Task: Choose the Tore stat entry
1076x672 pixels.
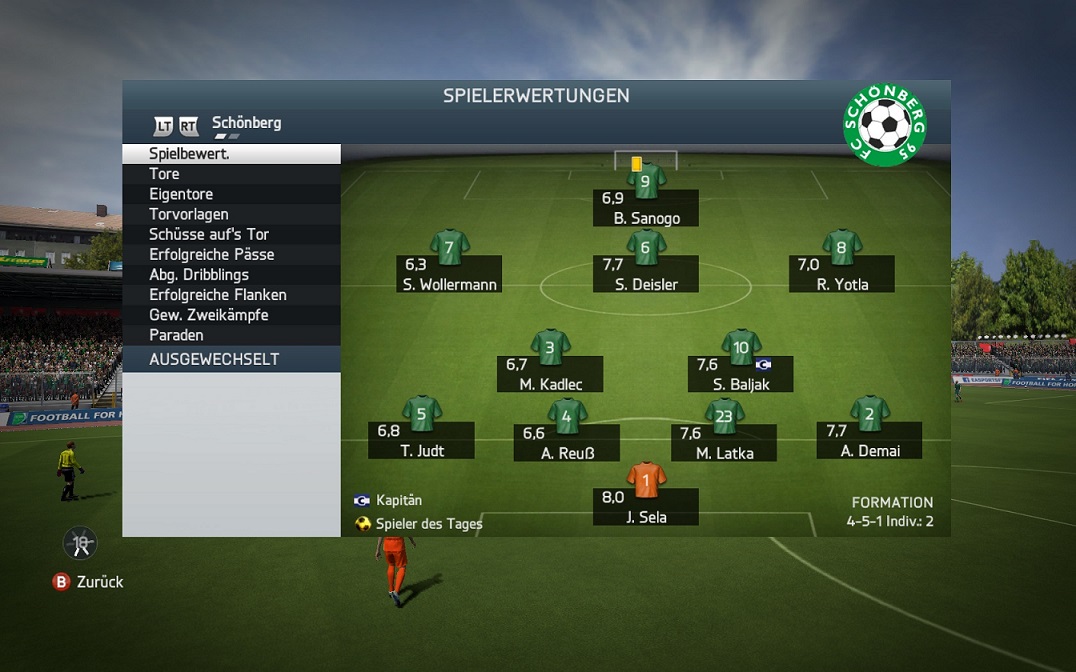Action: click(231, 174)
